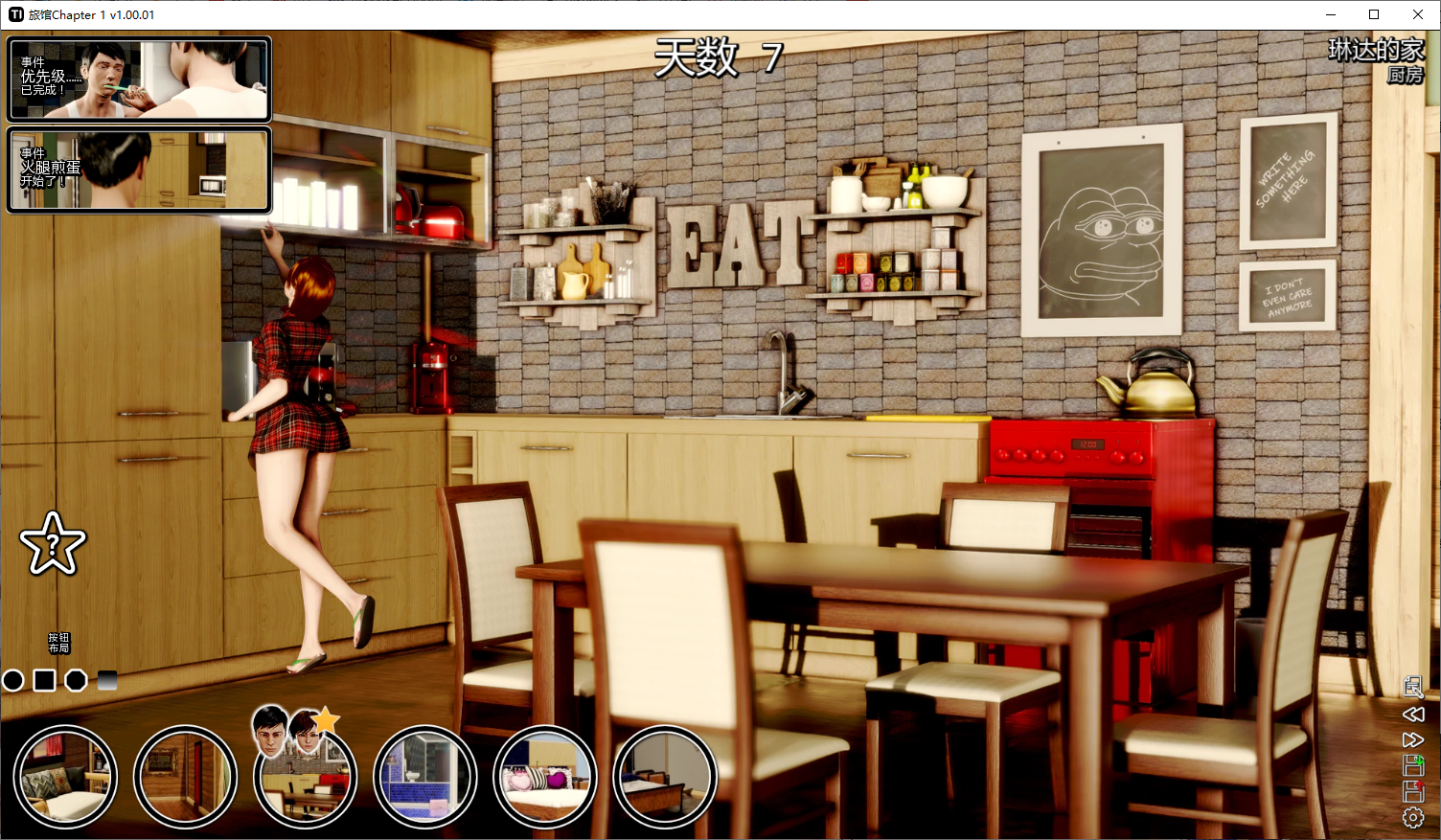The width and height of the screenshot is (1441, 840).
Task: Select the octagon button layout option
Action: [76, 680]
